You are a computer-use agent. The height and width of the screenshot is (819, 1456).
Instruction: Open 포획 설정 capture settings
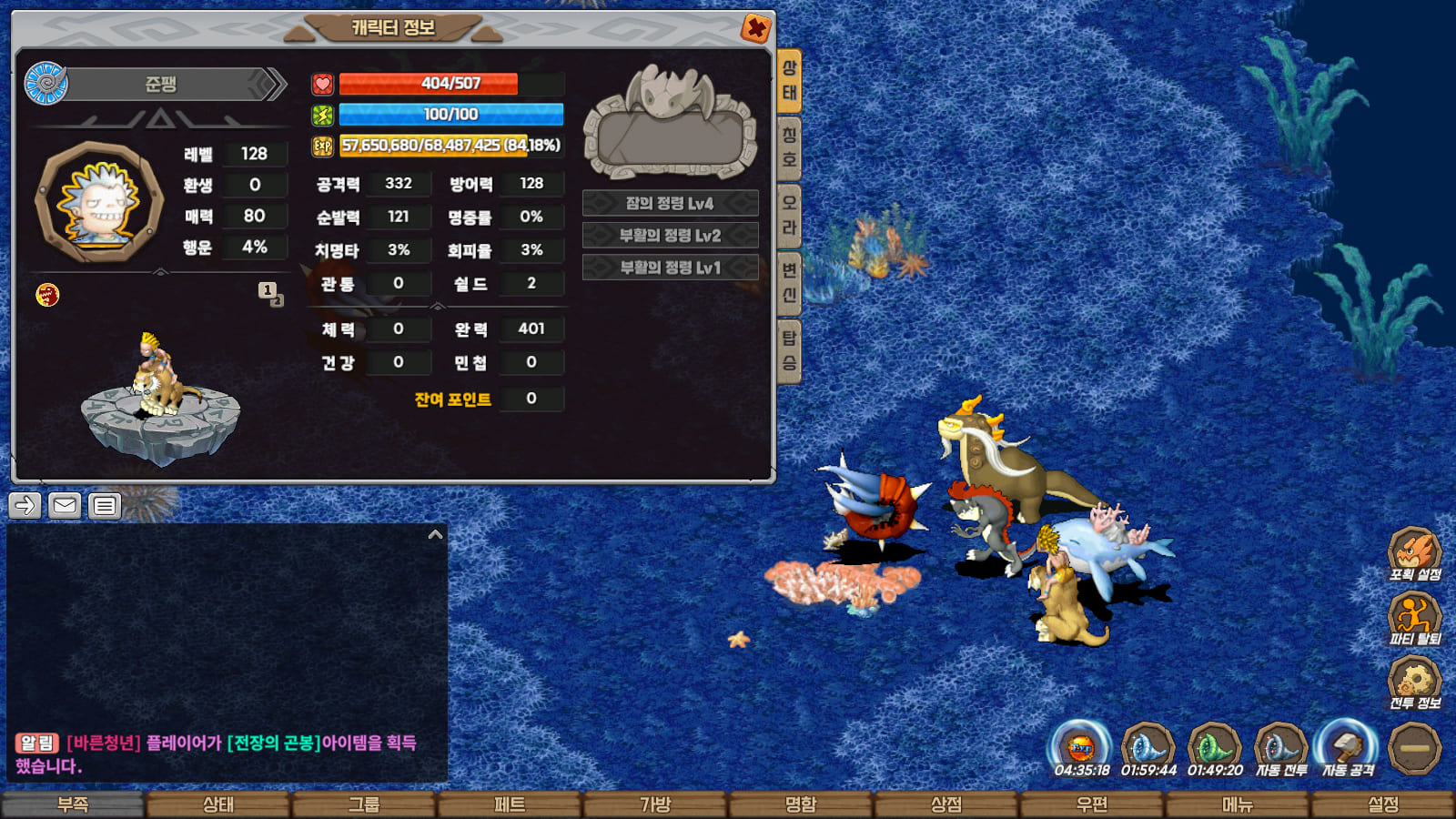tap(1414, 552)
